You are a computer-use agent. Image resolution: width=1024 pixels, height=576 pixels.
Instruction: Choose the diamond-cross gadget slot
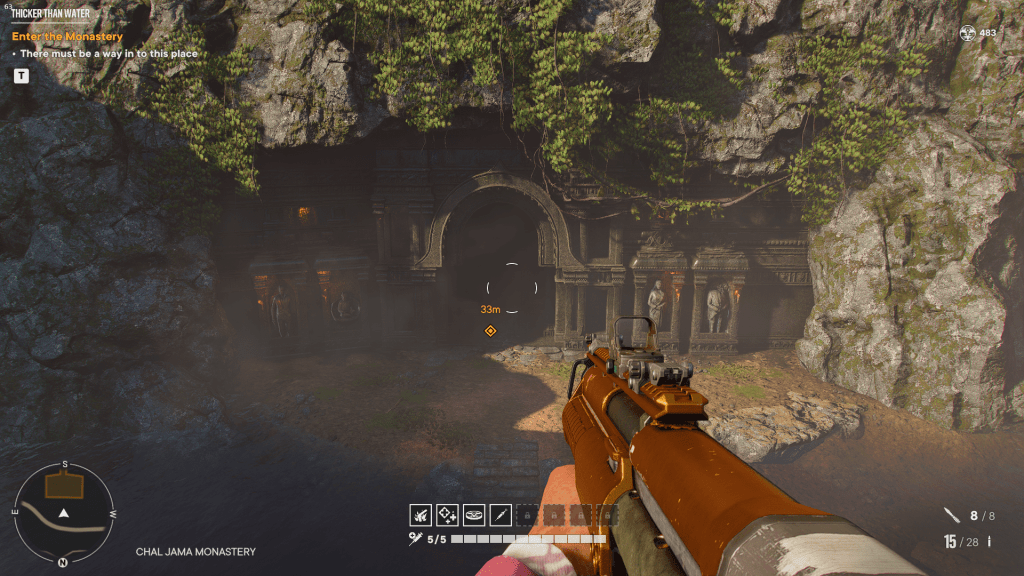pos(447,515)
